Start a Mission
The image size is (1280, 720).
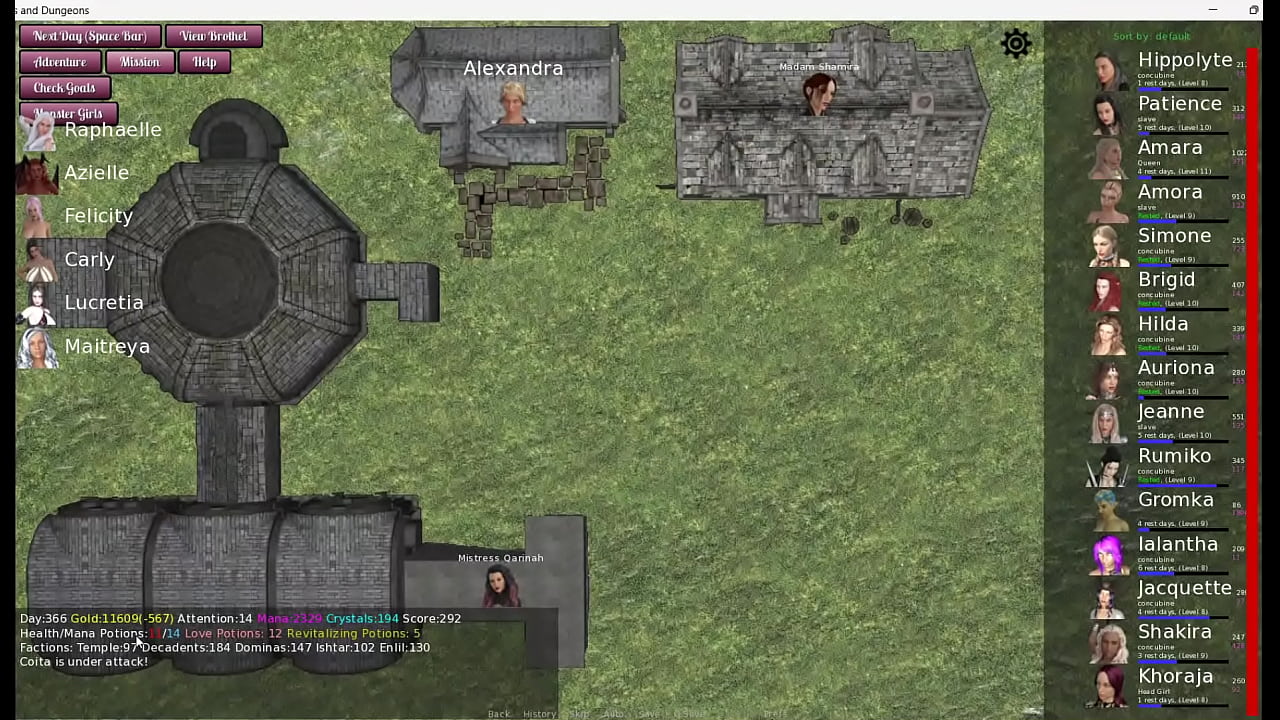[x=140, y=62]
